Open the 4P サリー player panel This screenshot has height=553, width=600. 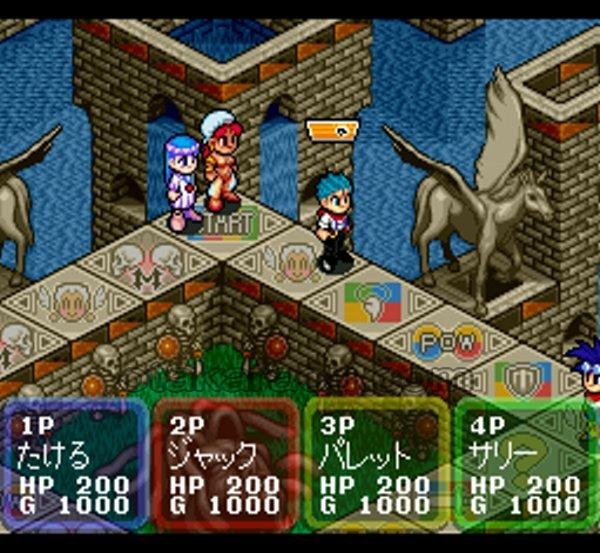[525, 465]
